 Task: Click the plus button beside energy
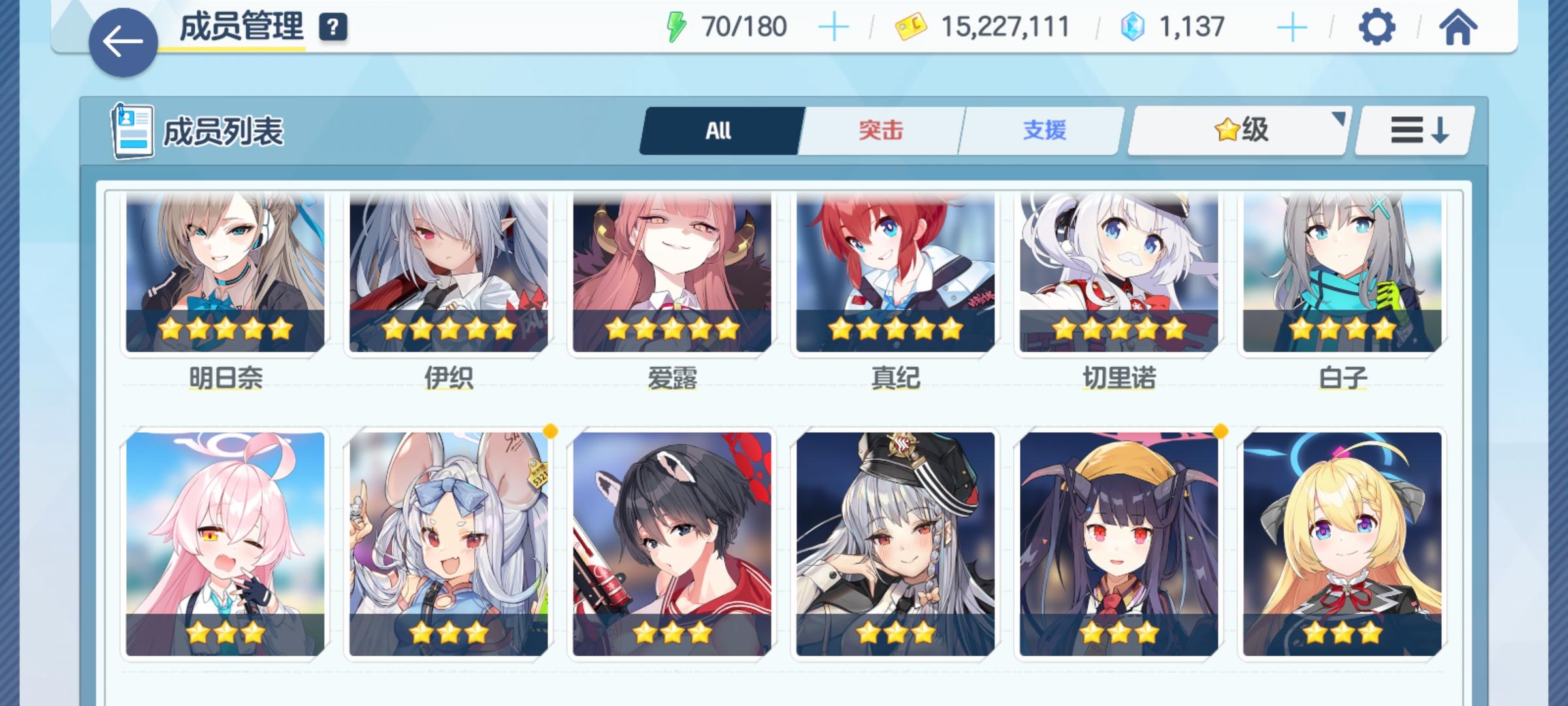coord(834,27)
